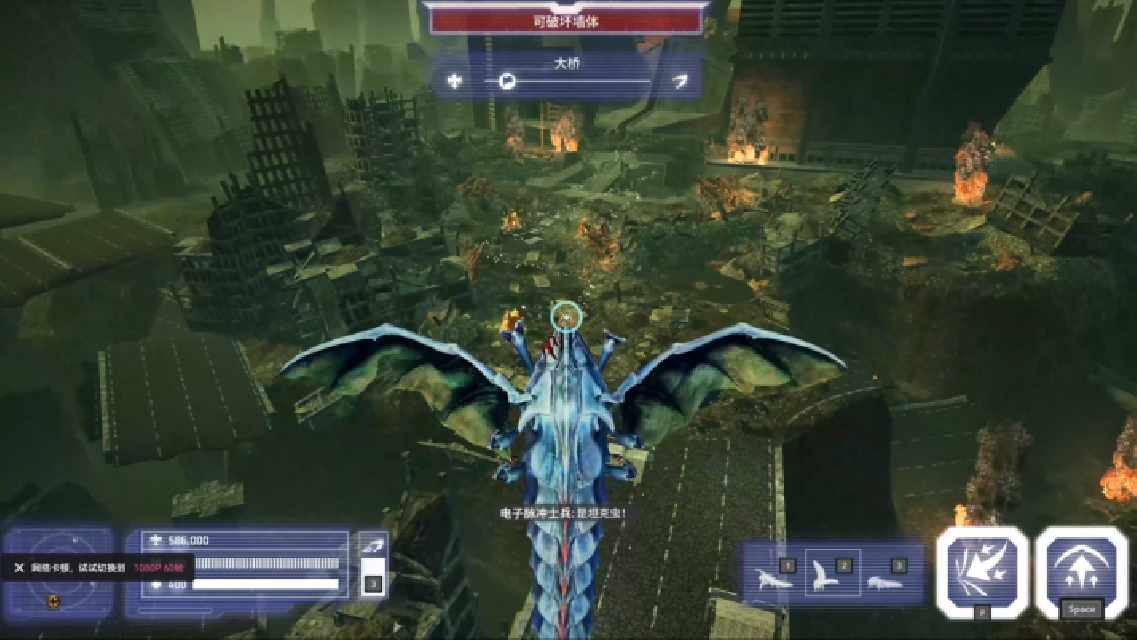Click the missile icon beside the energy gauge

tap(372, 545)
